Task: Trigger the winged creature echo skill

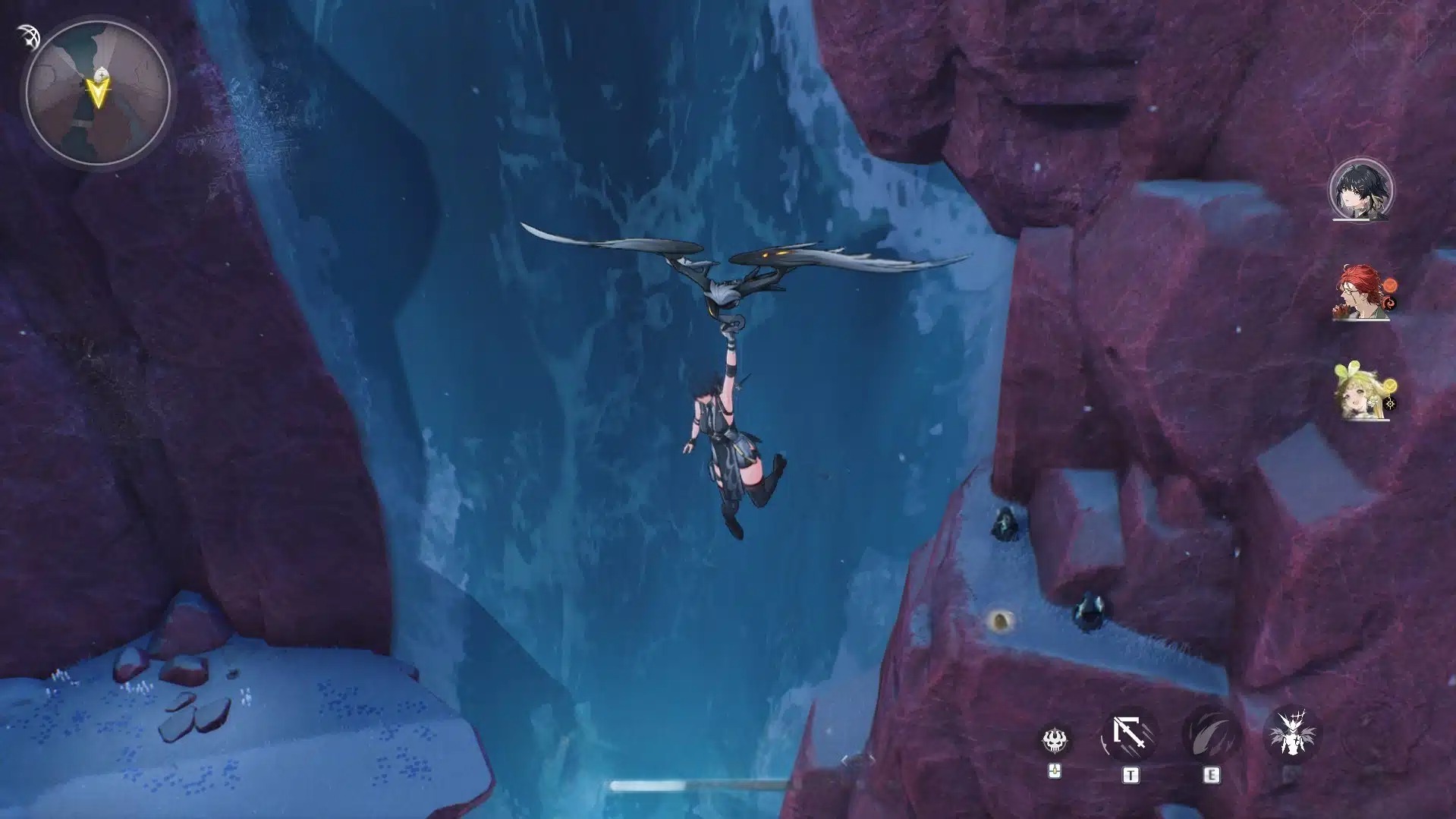Action: (1291, 735)
